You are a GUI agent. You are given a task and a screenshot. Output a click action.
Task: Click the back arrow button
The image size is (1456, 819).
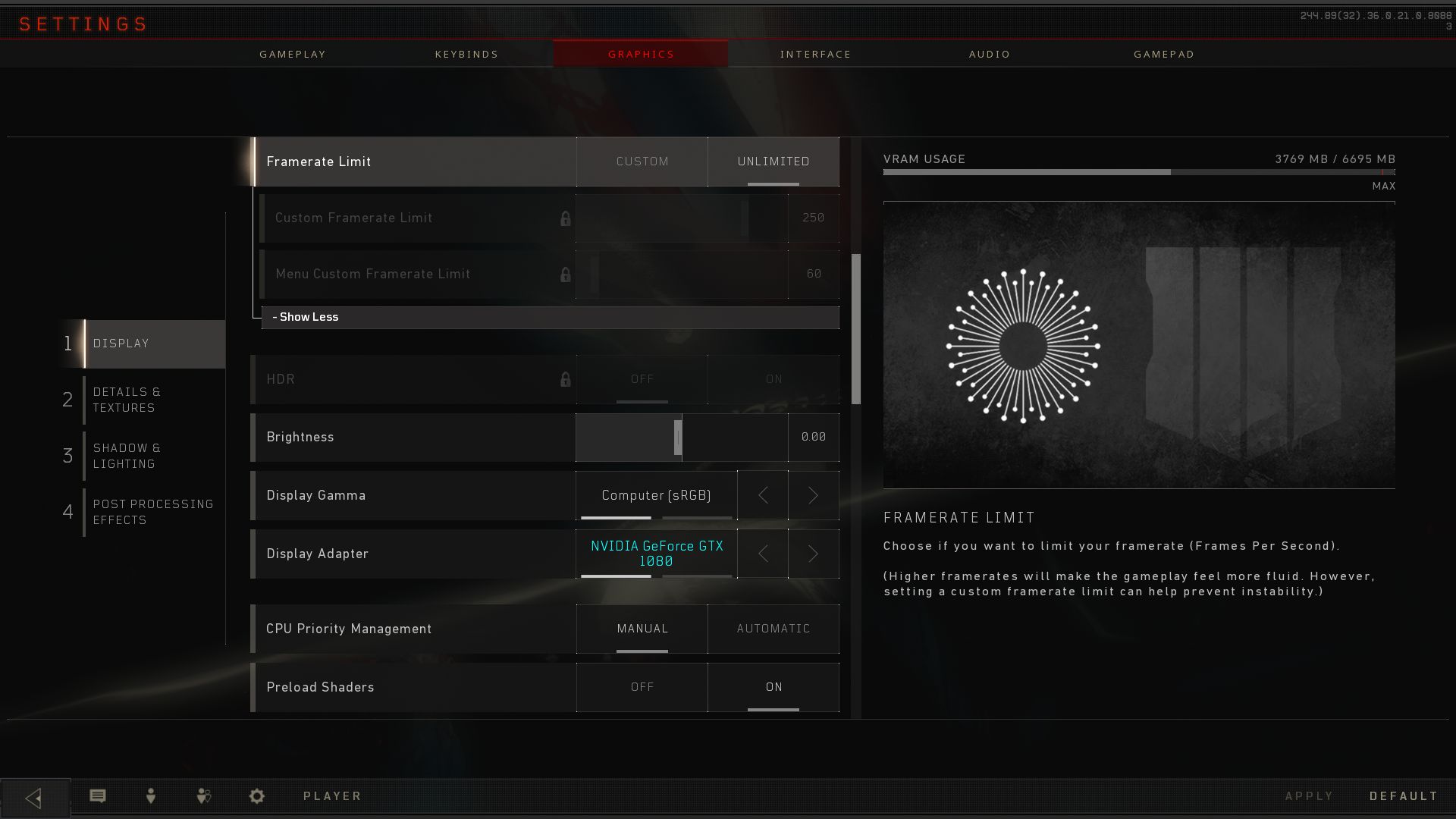34,797
